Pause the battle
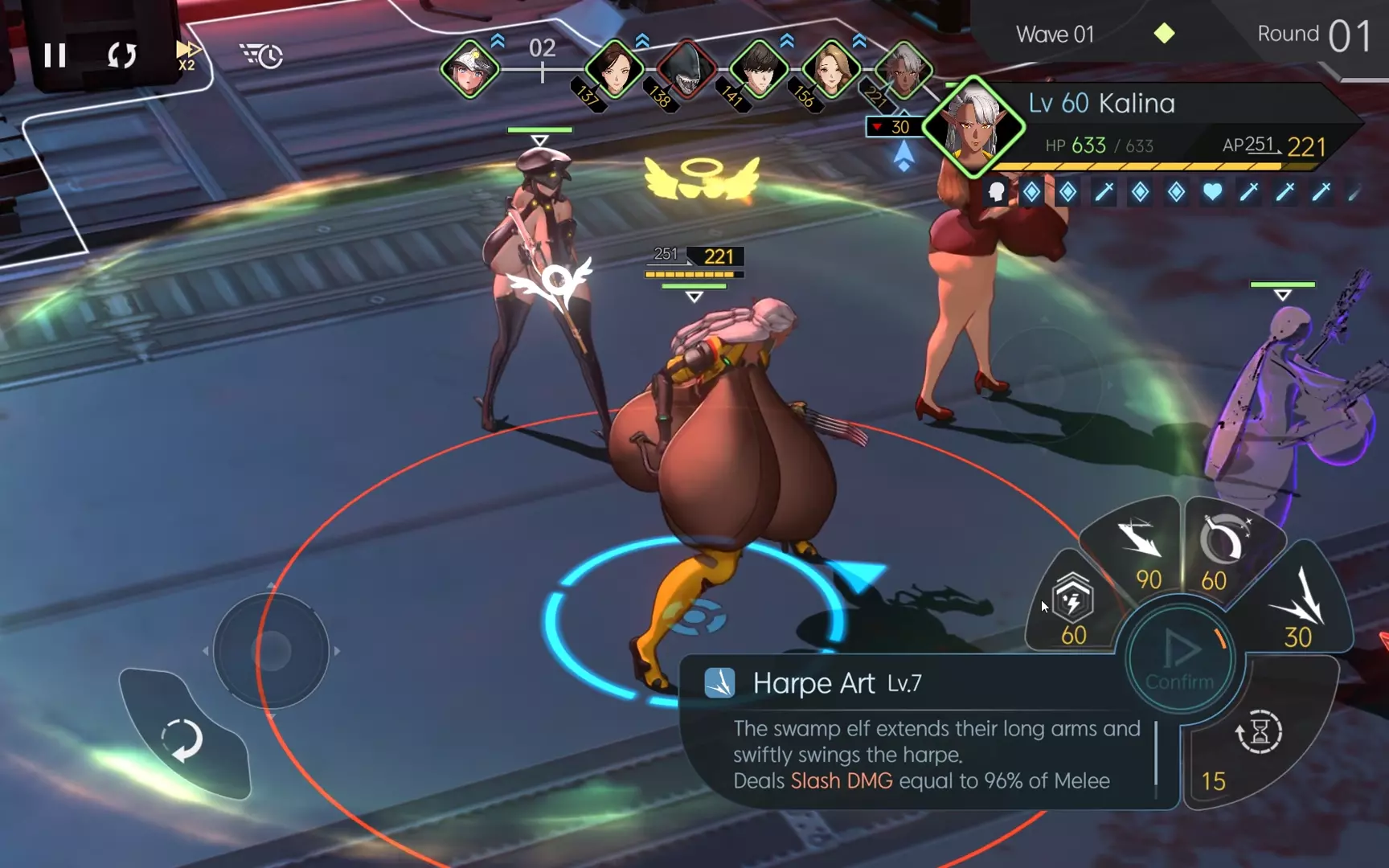The image size is (1389, 868). [x=55, y=55]
